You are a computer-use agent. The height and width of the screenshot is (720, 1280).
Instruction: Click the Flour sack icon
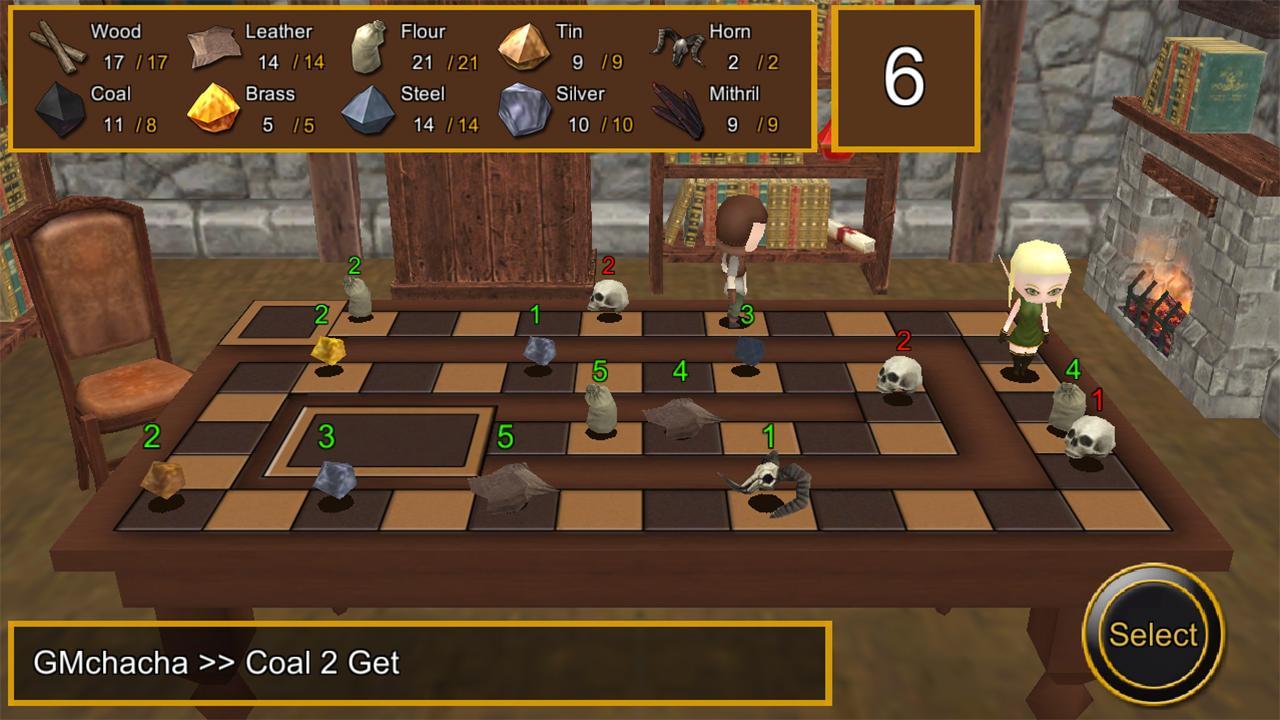[x=367, y=47]
